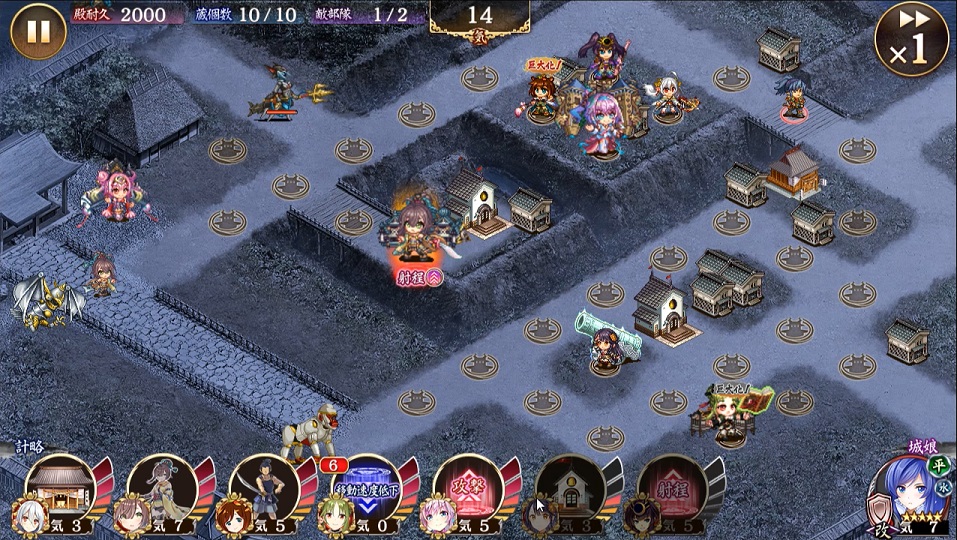Screen dimensions: 957x540
Task: Trigger the movement speed down stratagem
Action: click(366, 489)
